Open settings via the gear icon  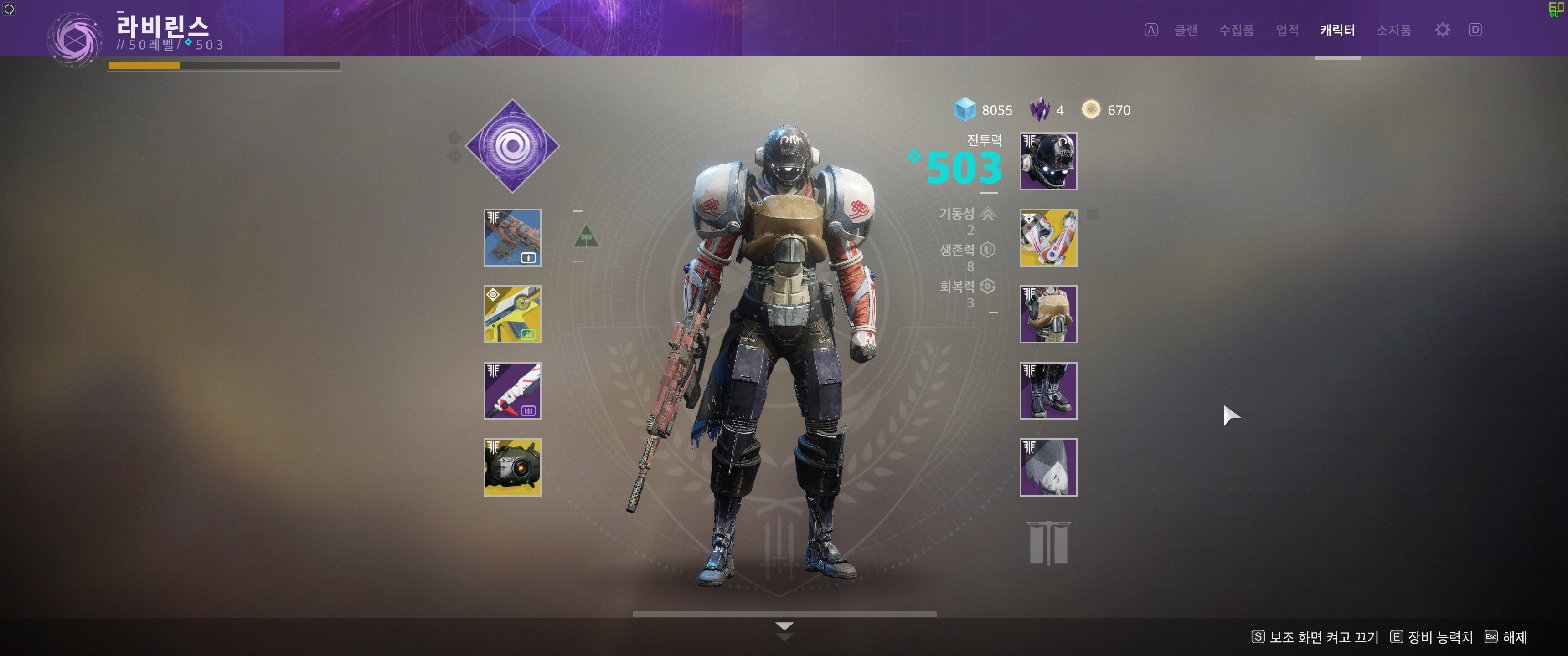1442,30
